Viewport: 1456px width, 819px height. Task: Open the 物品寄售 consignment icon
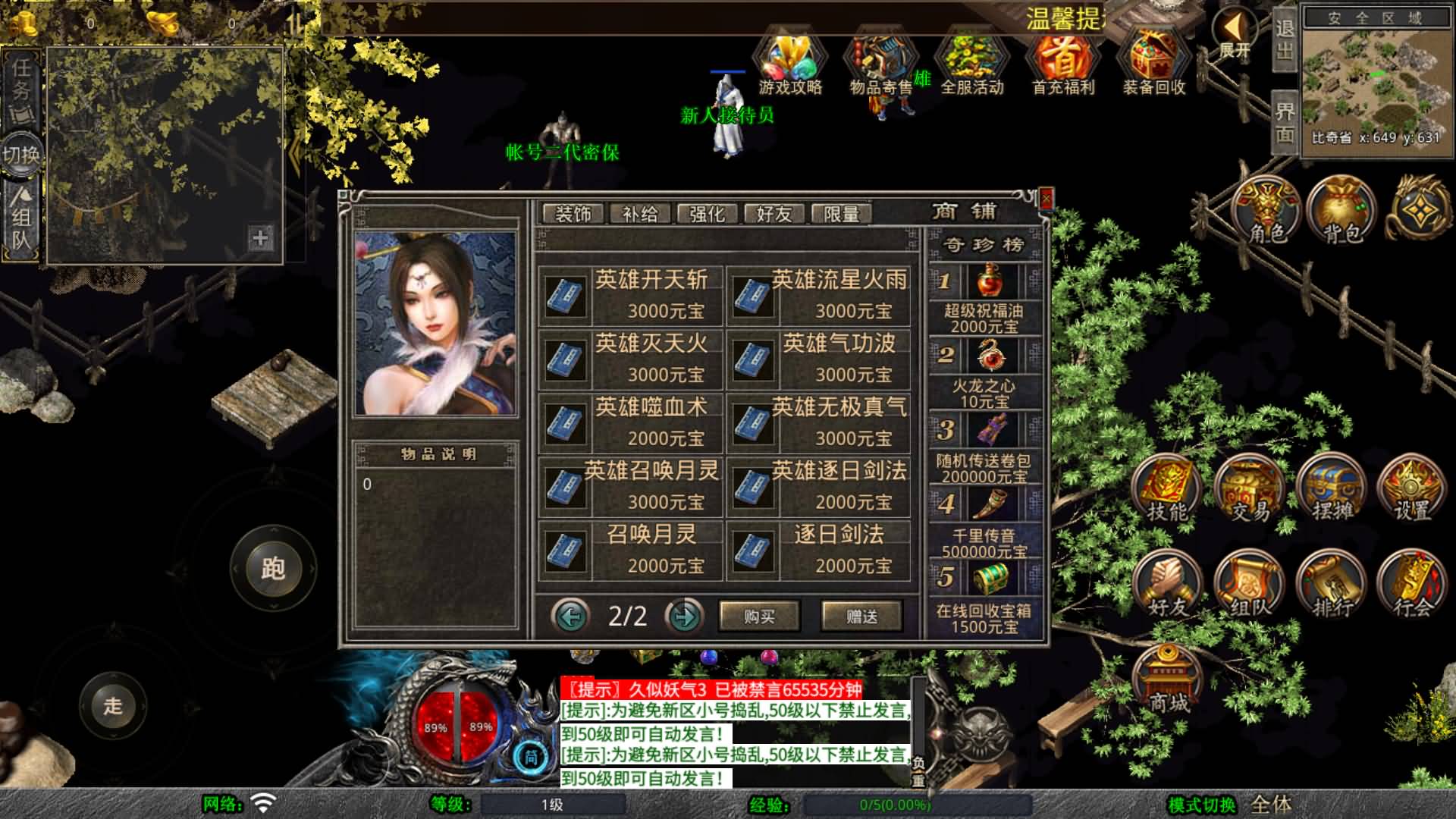(882, 57)
